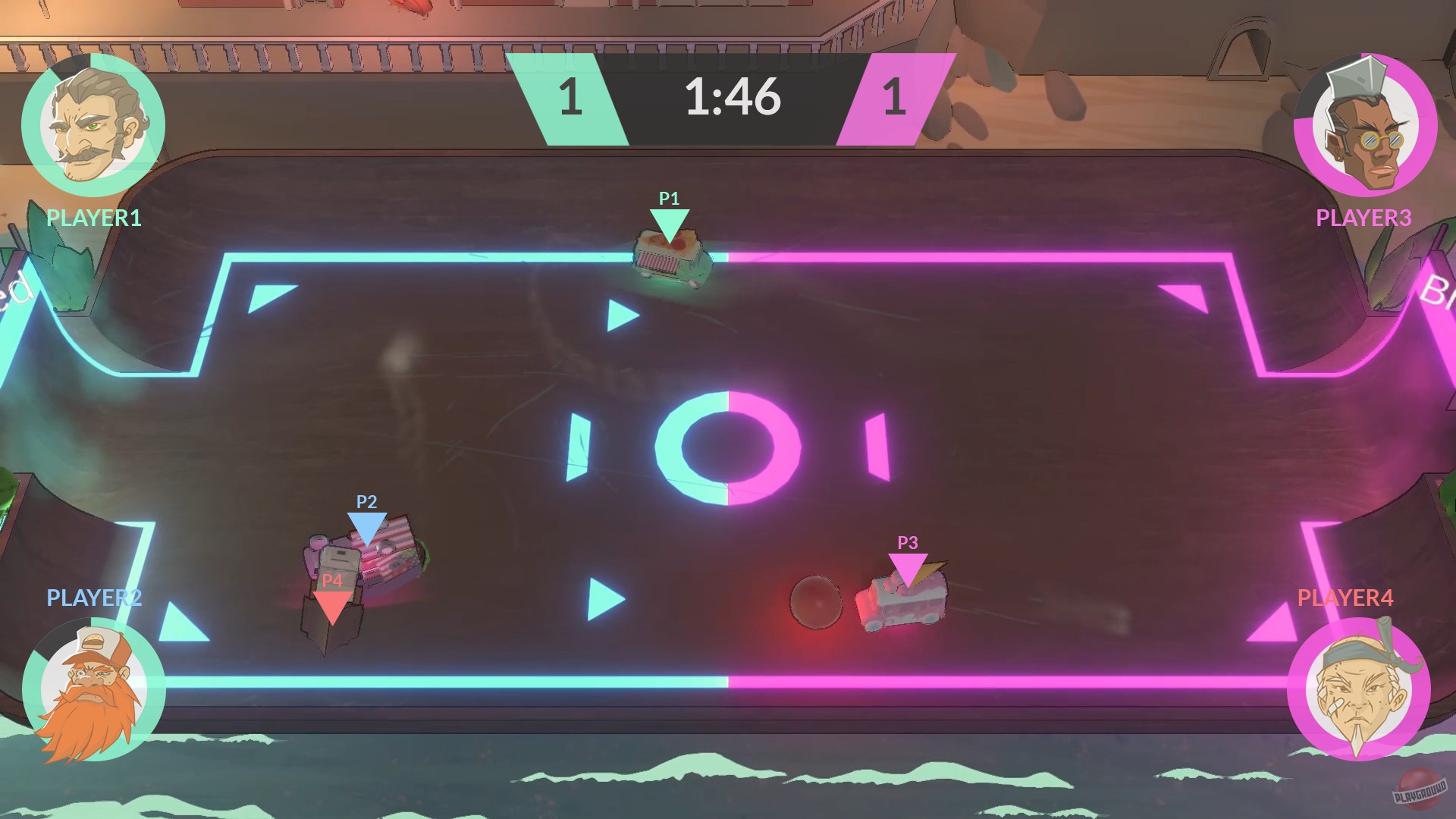
Task: Toggle the teal team score banner
Action: click(x=571, y=97)
